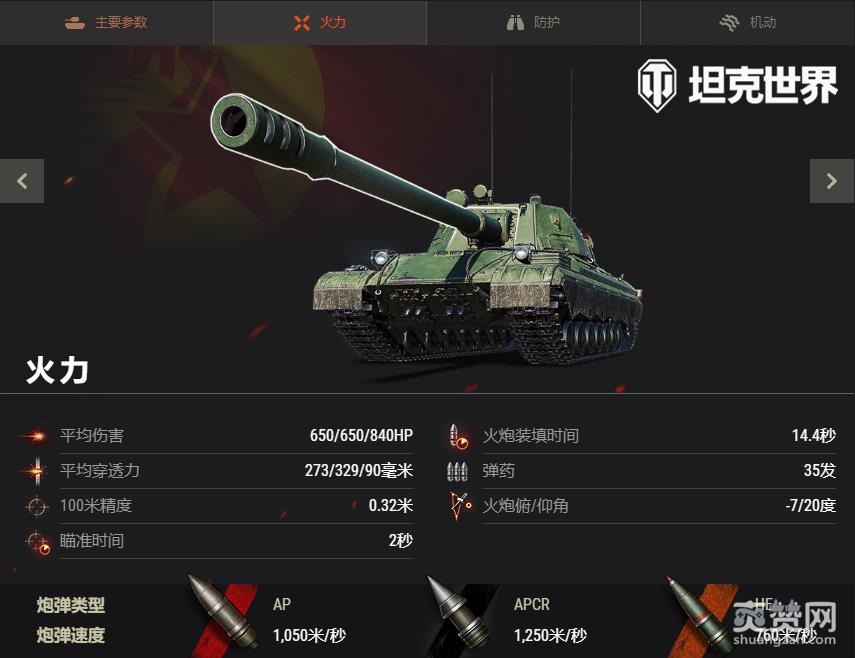
Task: Select the 火力 tab
Action: click(320, 22)
